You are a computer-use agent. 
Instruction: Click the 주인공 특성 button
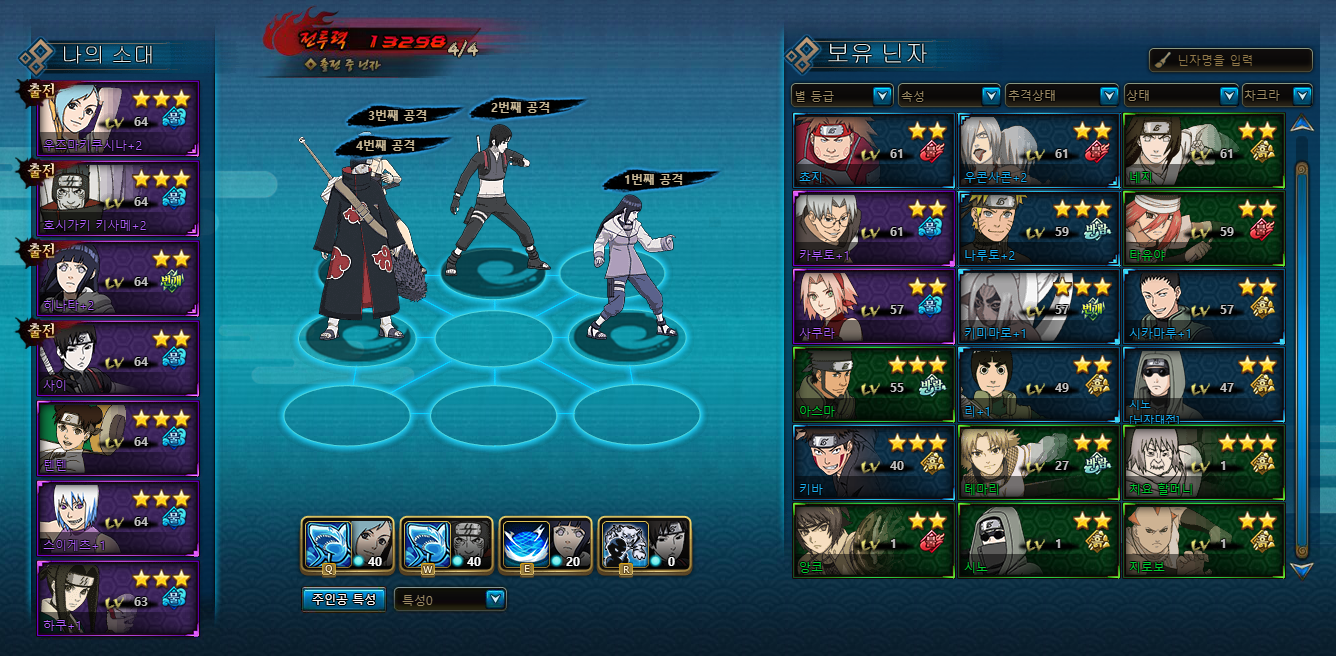coord(343,599)
